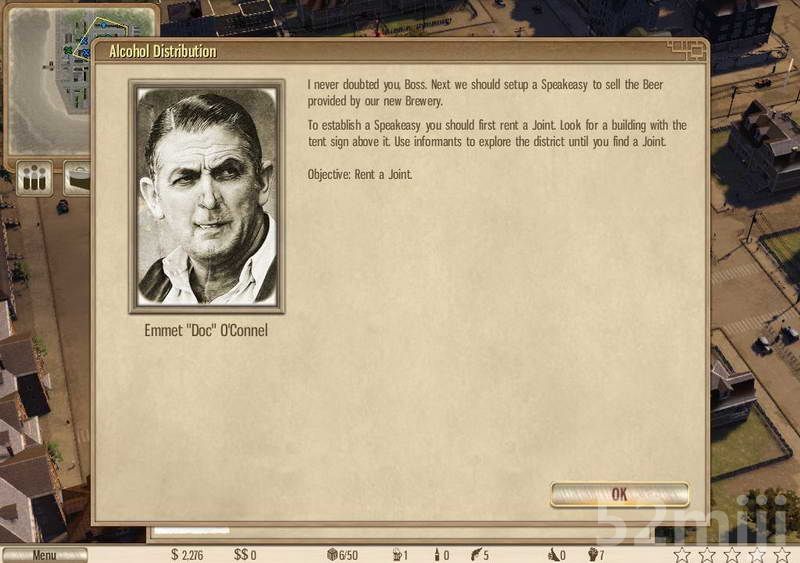Click the icon partly hidden behind the dialog
Screen dimensions: 800x563
point(76,180)
